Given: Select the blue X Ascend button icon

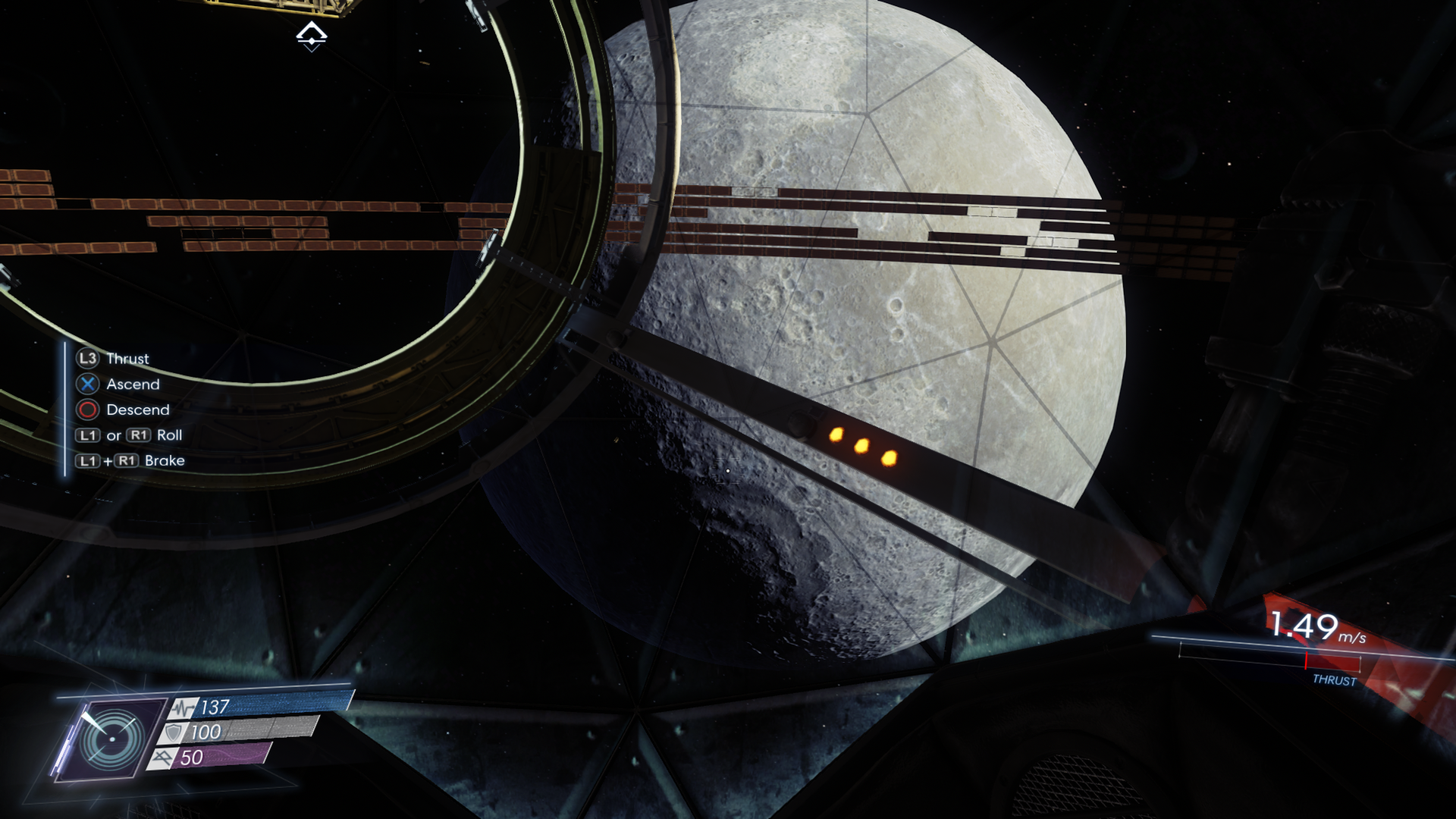Looking at the screenshot, I should pos(86,384).
